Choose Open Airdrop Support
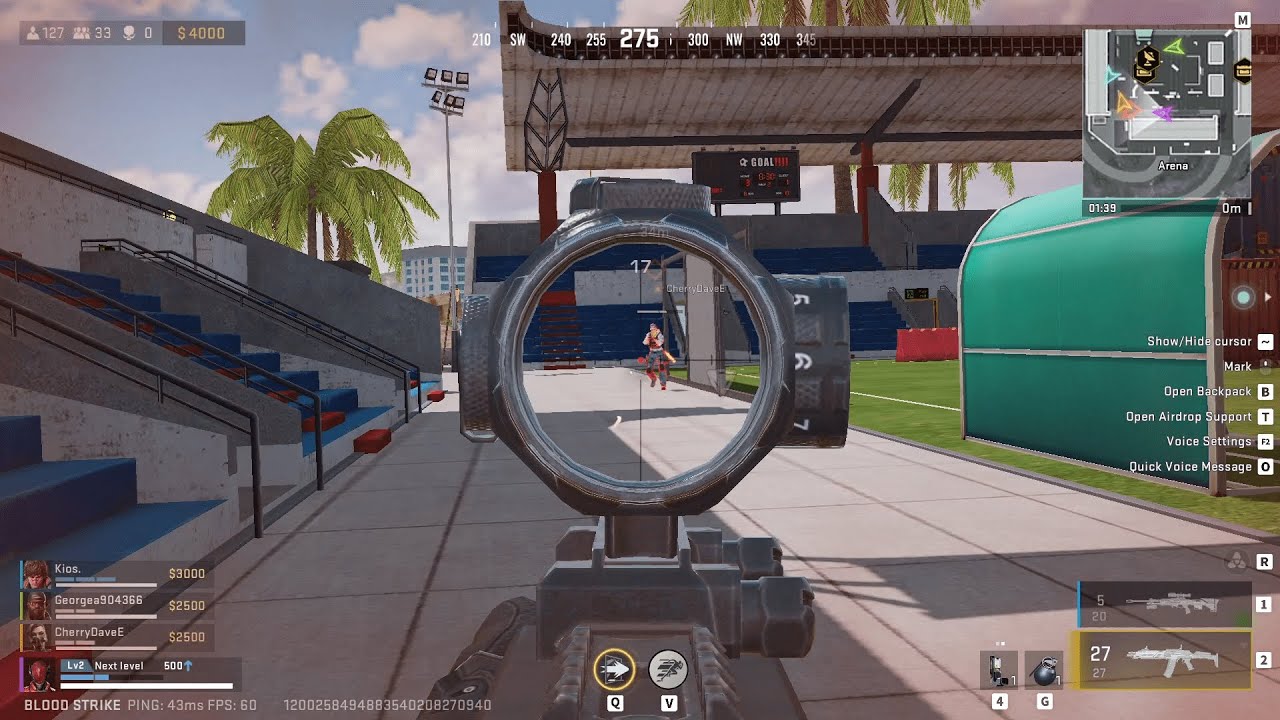This screenshot has height=720, width=1280. coord(1188,417)
